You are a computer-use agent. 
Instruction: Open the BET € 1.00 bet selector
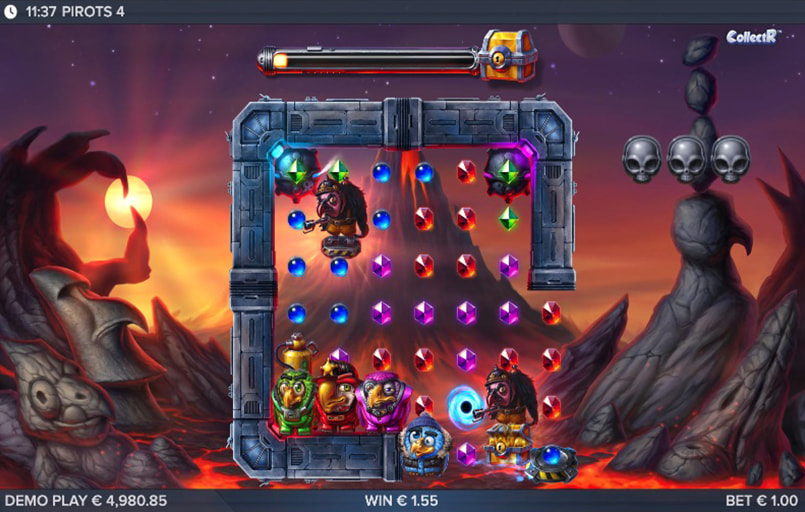[762, 500]
